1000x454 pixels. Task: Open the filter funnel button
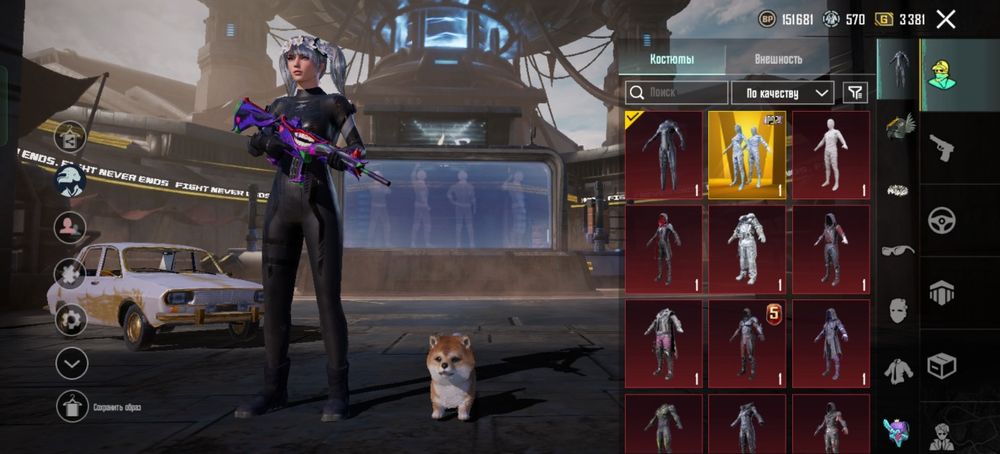click(855, 93)
